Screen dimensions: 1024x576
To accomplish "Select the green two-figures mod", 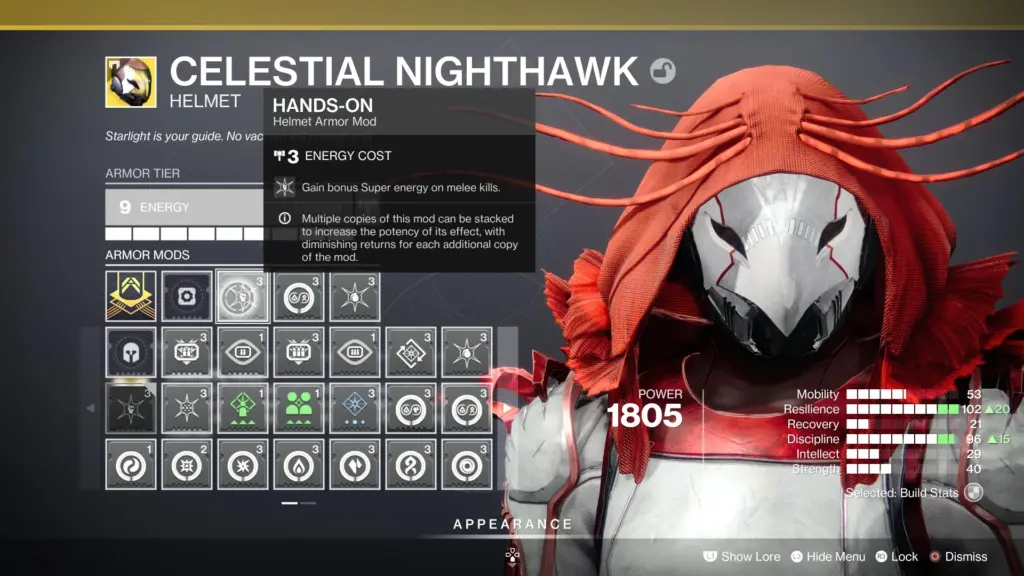I will (298, 408).
